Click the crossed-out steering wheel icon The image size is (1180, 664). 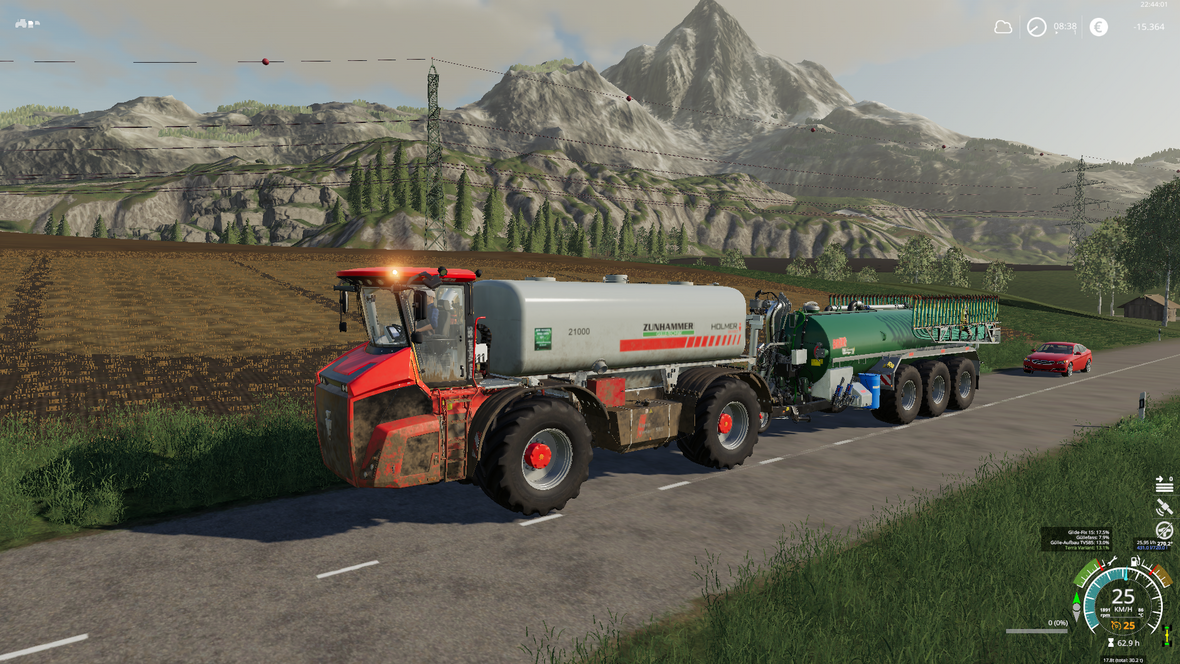click(x=1164, y=530)
